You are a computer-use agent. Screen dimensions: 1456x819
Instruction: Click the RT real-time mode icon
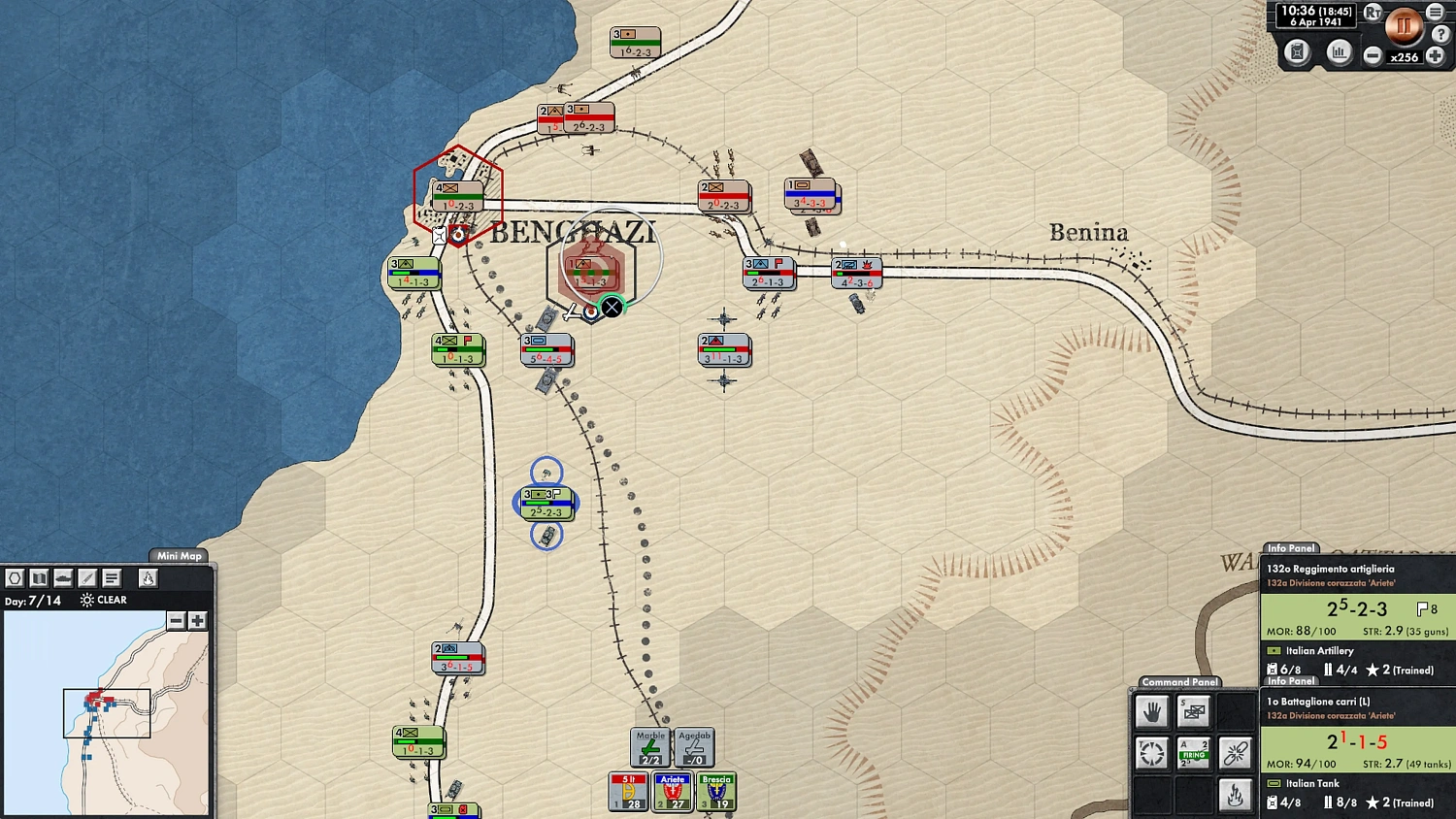point(1372,13)
